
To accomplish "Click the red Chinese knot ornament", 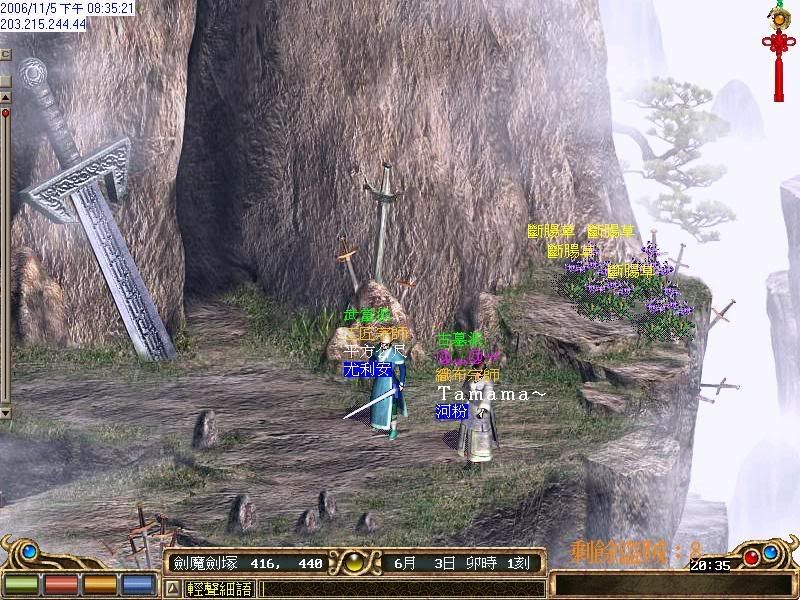I will 775,43.
